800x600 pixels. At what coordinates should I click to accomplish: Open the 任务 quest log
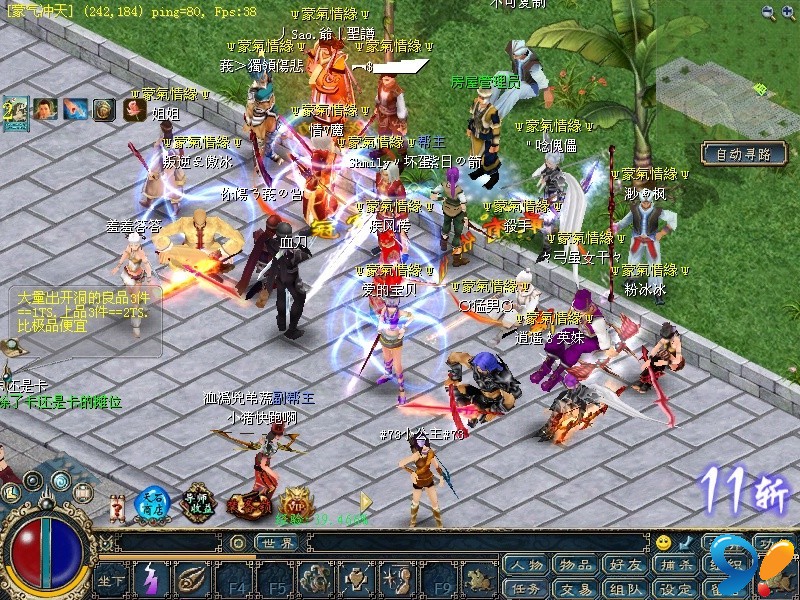click(x=525, y=589)
